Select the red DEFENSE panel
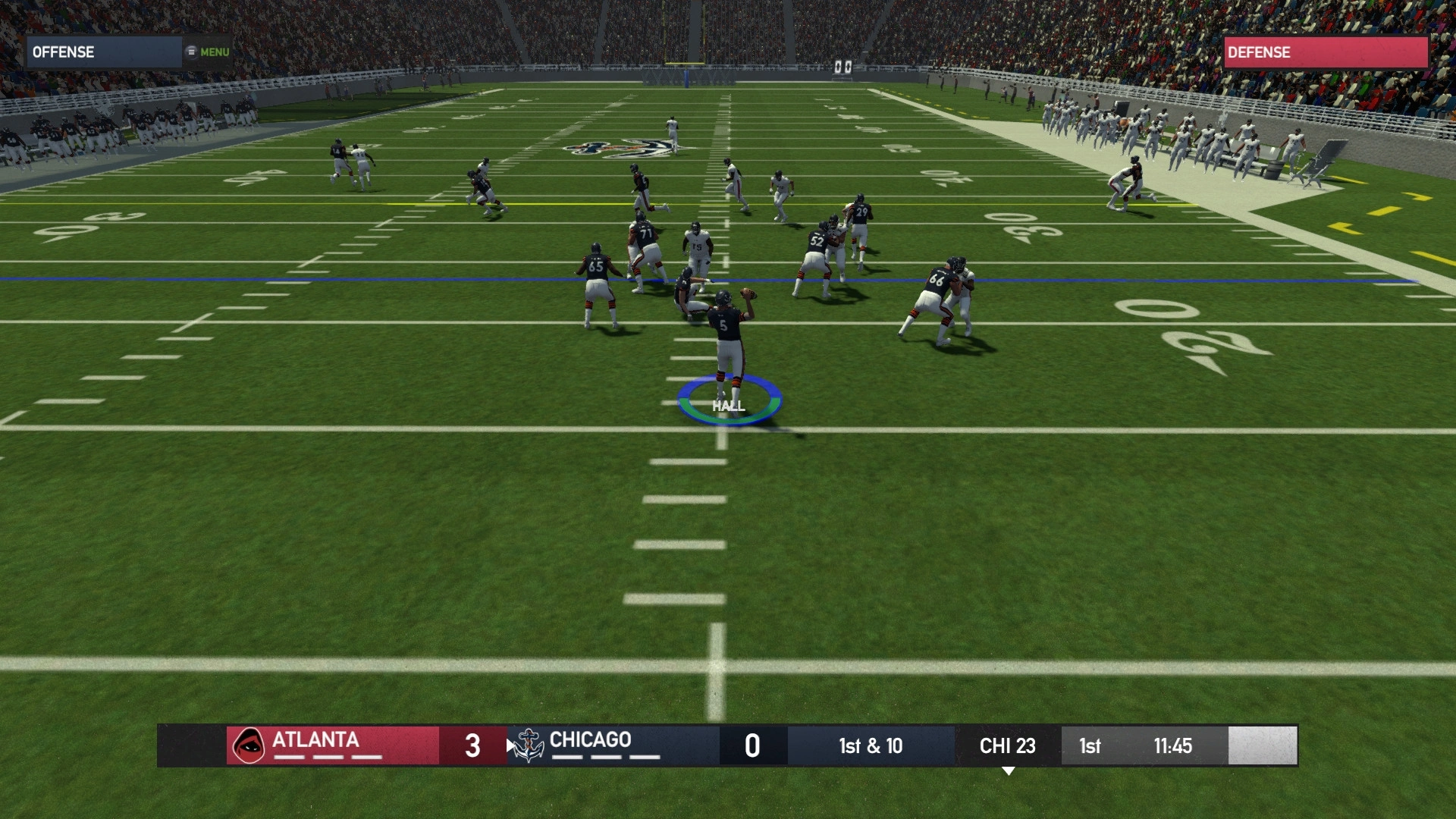Image resolution: width=1456 pixels, height=819 pixels. point(1325,52)
